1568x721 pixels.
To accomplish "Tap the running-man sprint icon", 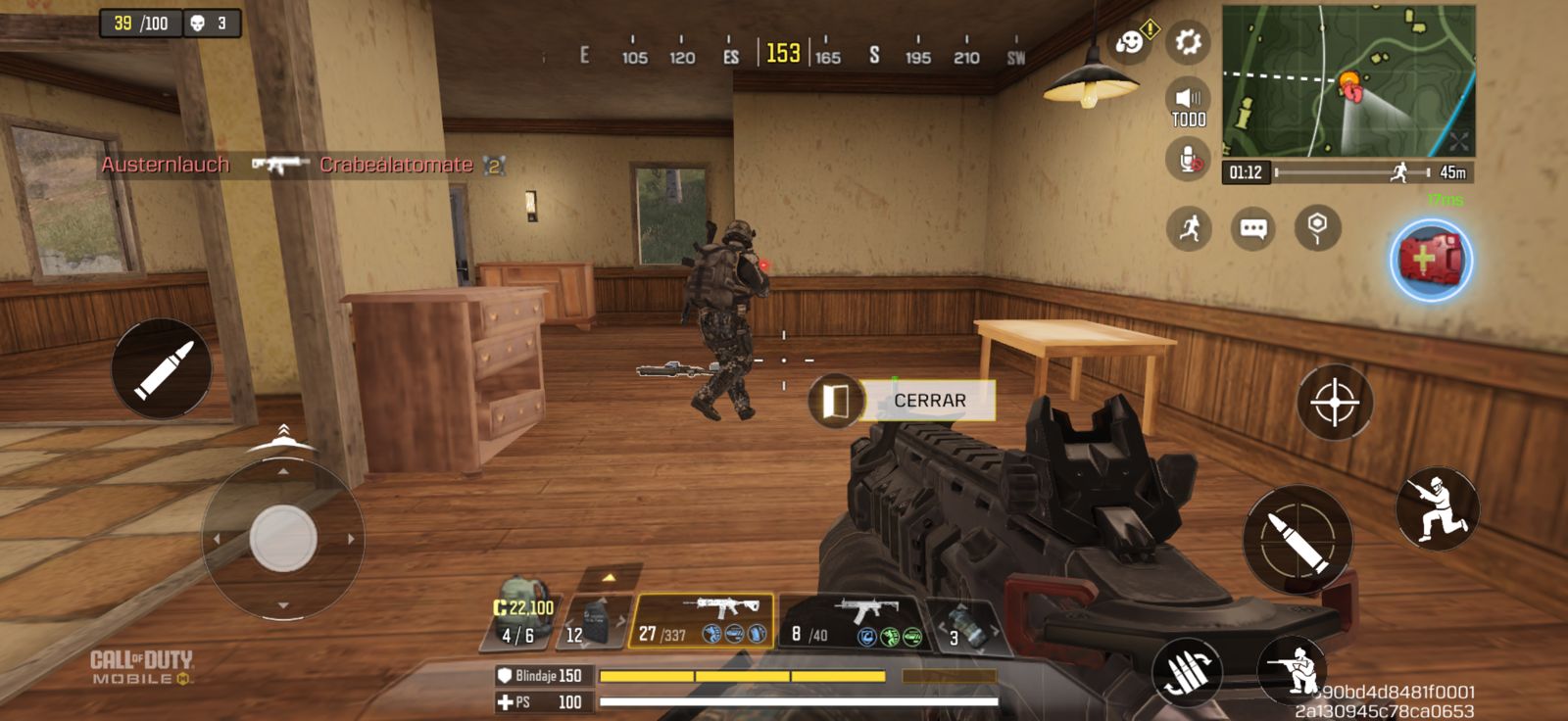I will coord(1189,229).
